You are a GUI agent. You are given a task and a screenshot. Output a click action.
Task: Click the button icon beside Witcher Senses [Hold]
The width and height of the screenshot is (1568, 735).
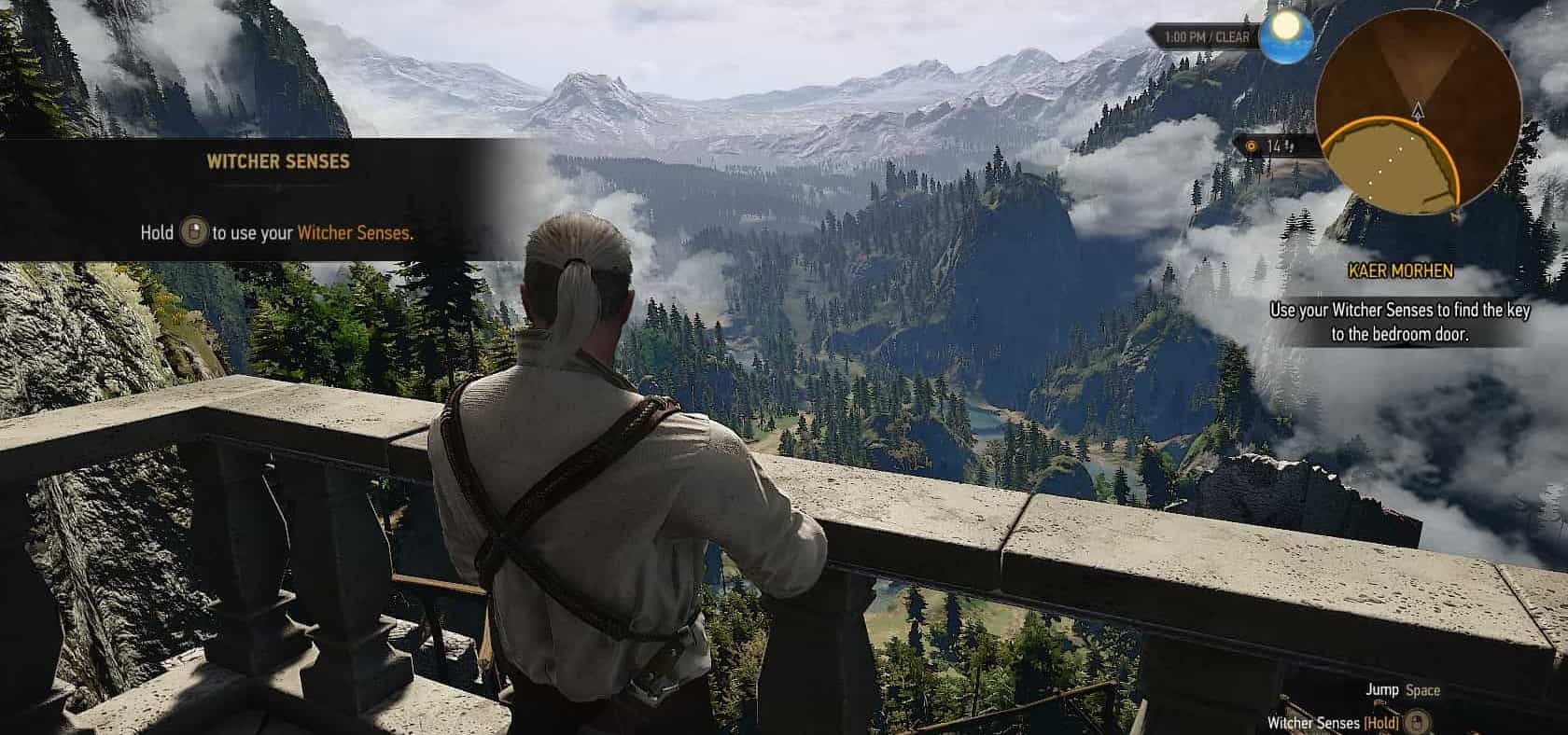pyautogui.click(x=1416, y=721)
